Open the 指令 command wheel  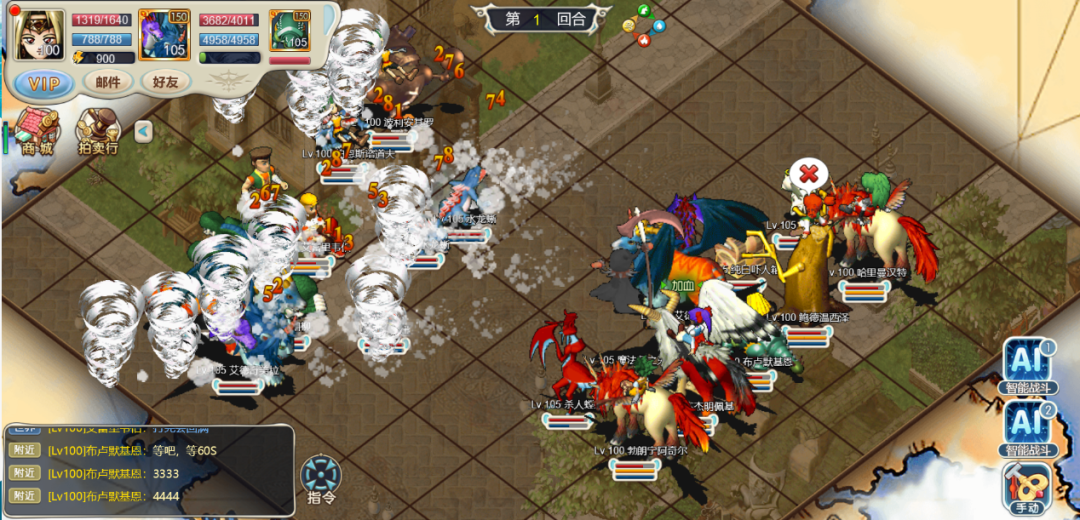coord(321,479)
